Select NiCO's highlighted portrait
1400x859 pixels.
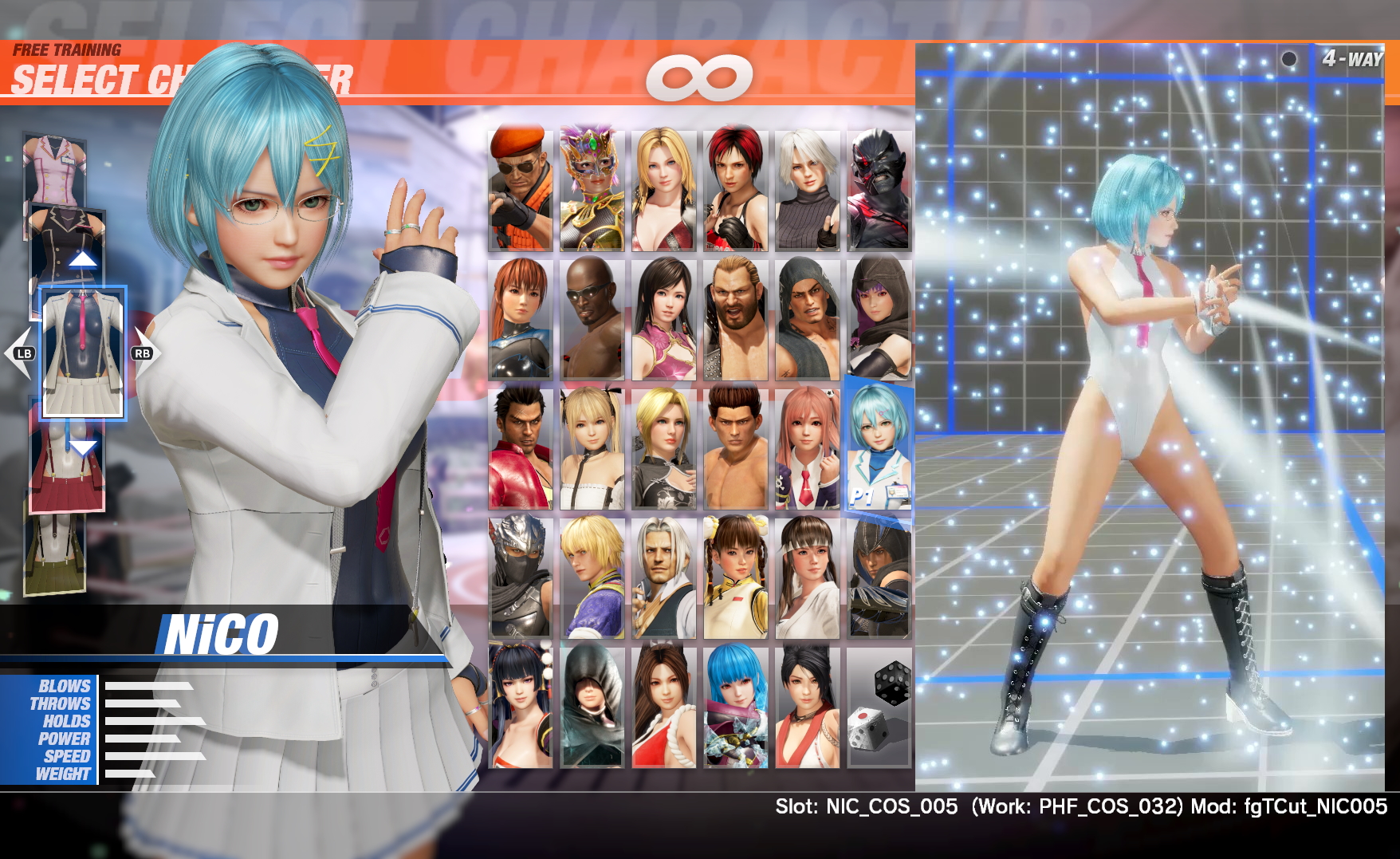[879, 447]
